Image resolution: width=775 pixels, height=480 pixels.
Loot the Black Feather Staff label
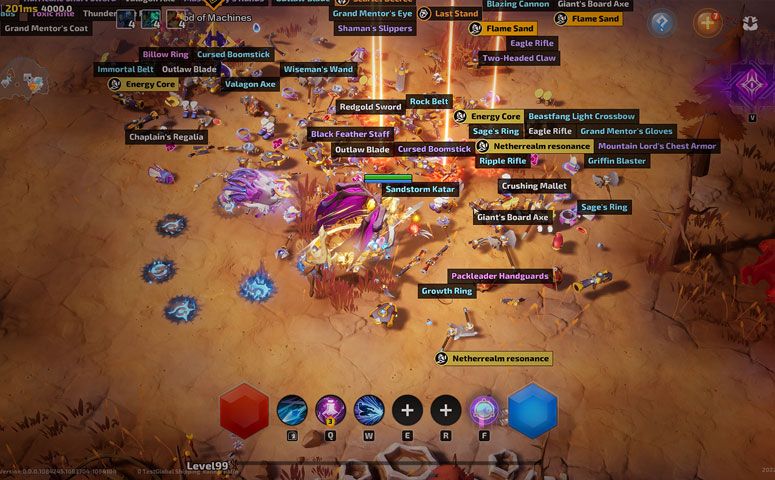[x=350, y=134]
